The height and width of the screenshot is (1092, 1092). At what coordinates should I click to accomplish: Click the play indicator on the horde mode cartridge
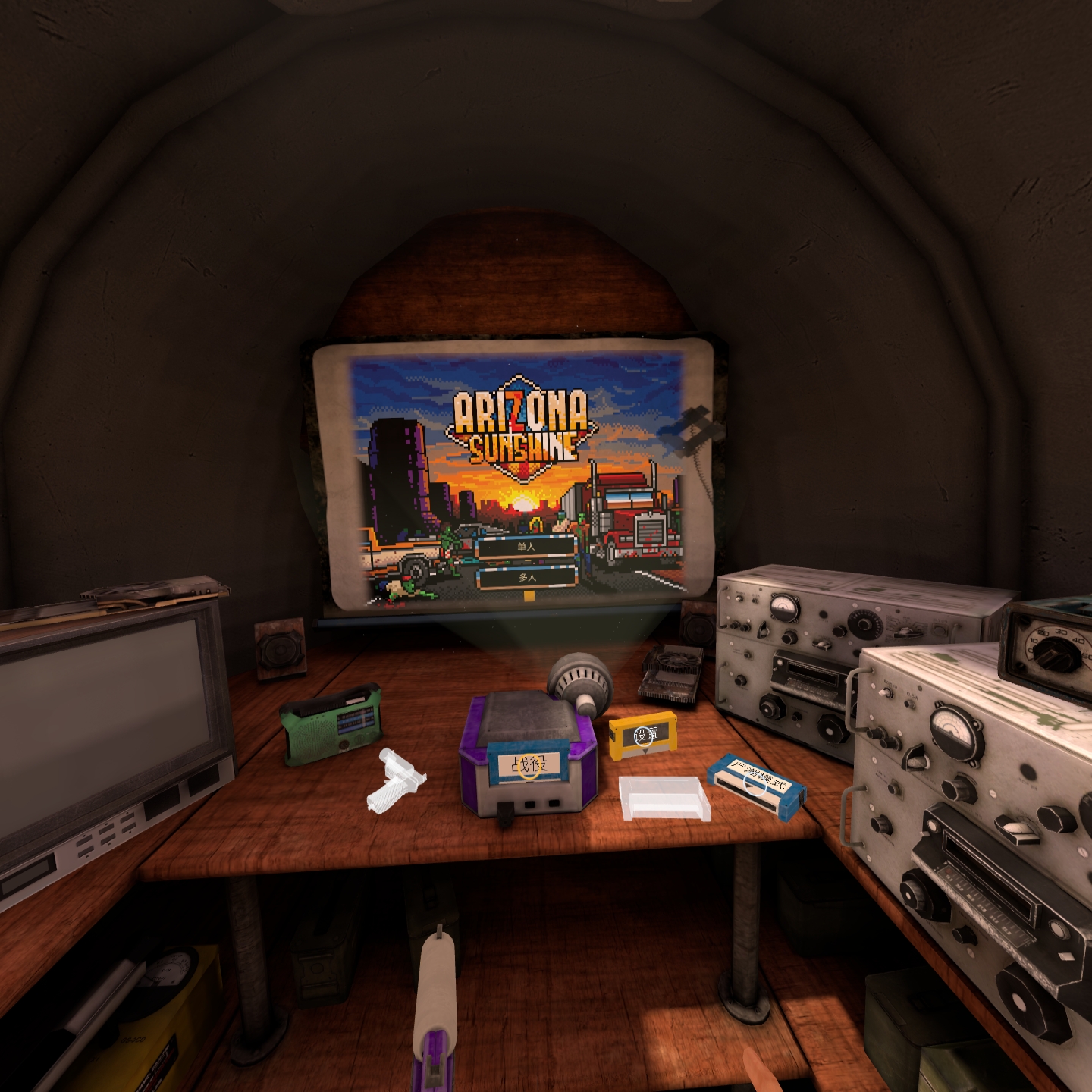(x=750, y=785)
